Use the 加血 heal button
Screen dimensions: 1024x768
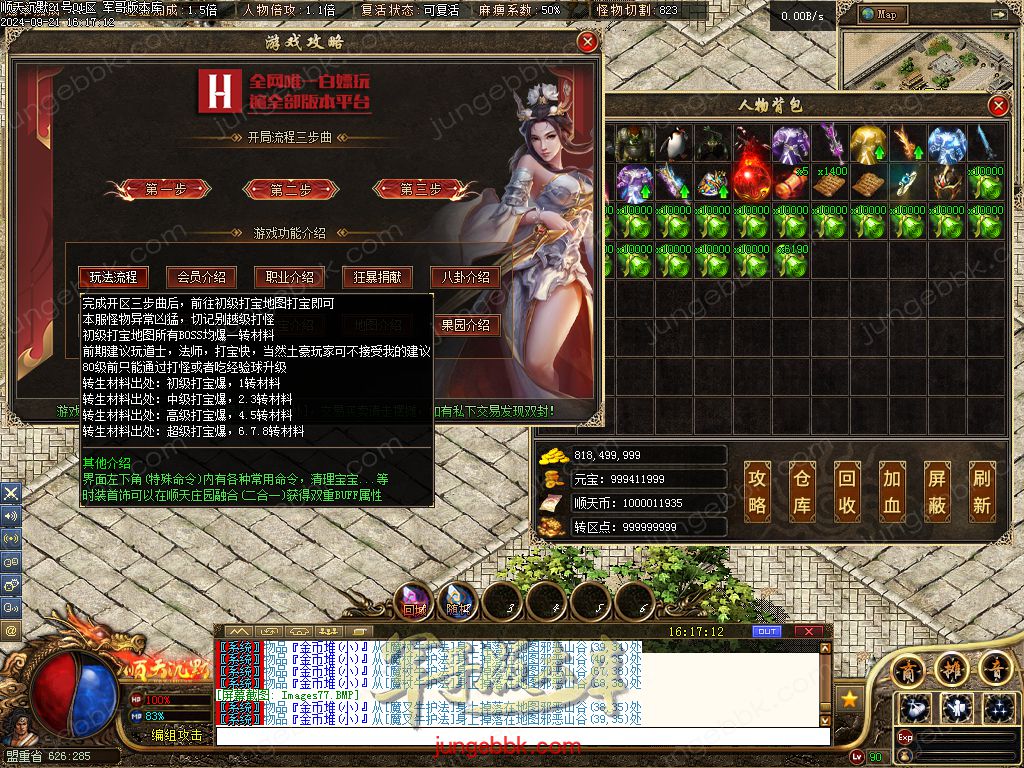point(892,491)
